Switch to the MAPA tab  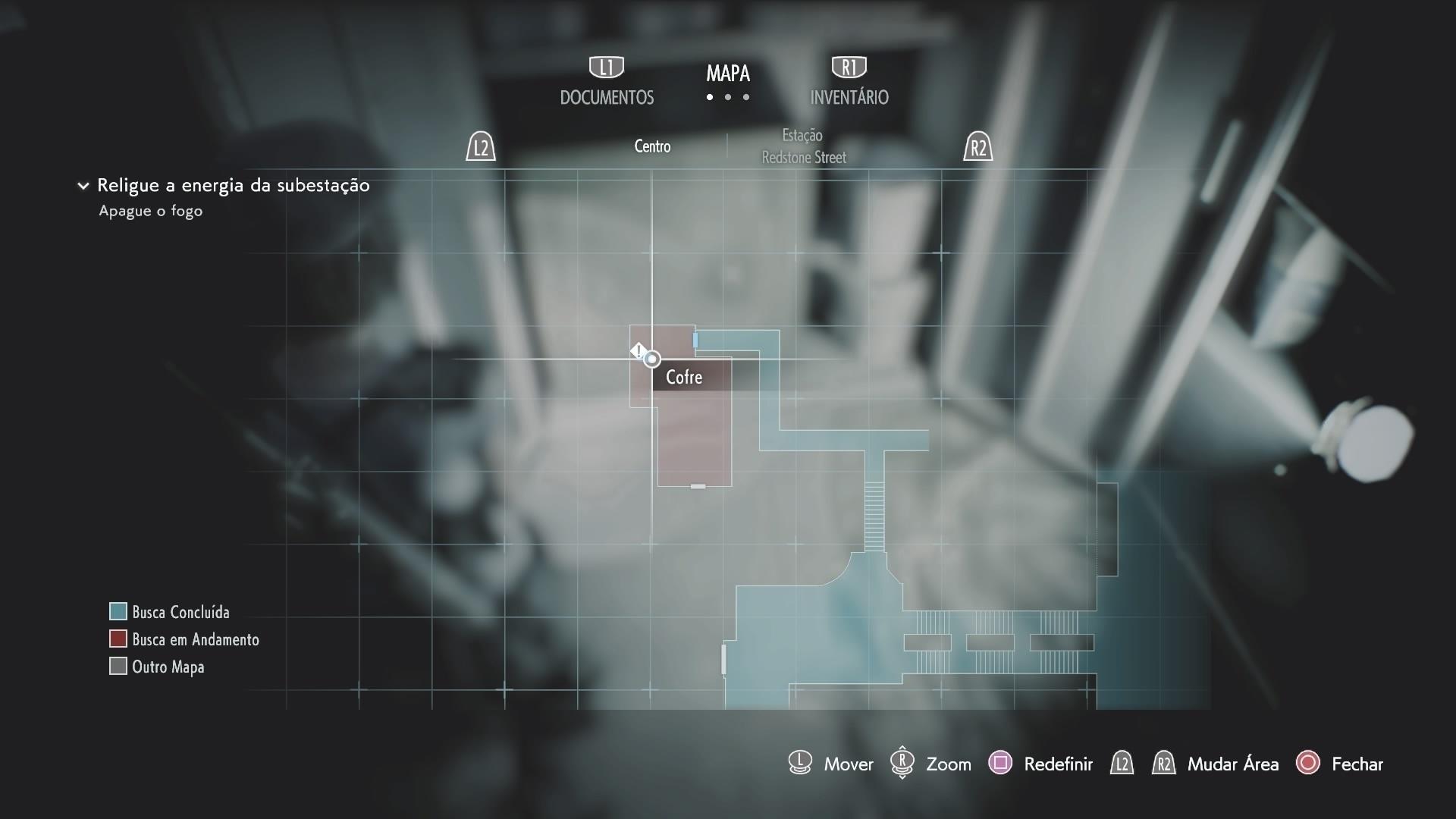pyautogui.click(x=727, y=74)
